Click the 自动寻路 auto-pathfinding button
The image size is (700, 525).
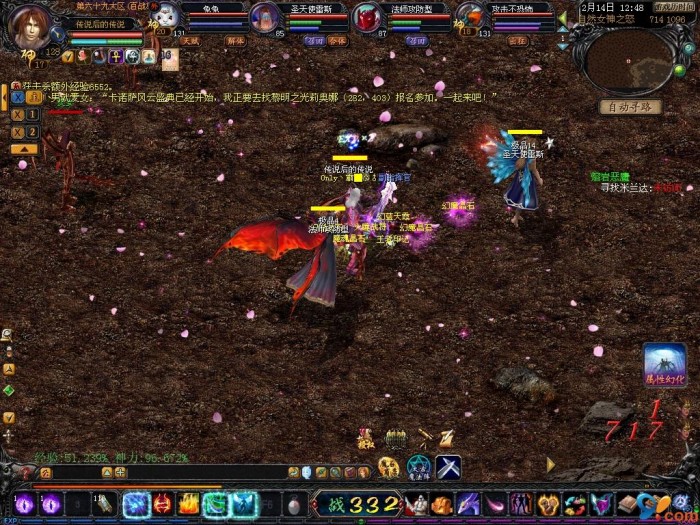630,107
